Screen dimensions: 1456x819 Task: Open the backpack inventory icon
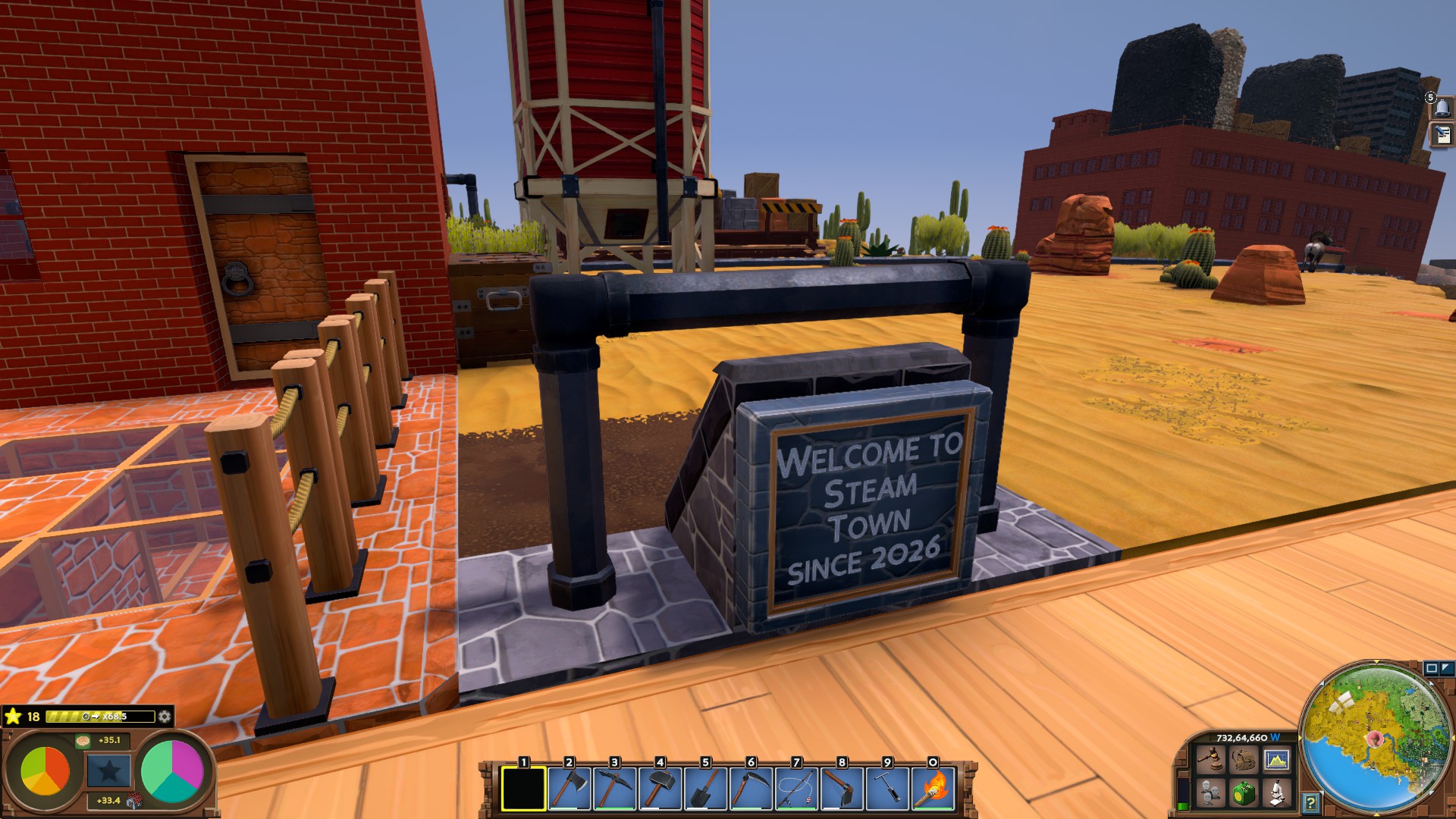tap(1242, 759)
